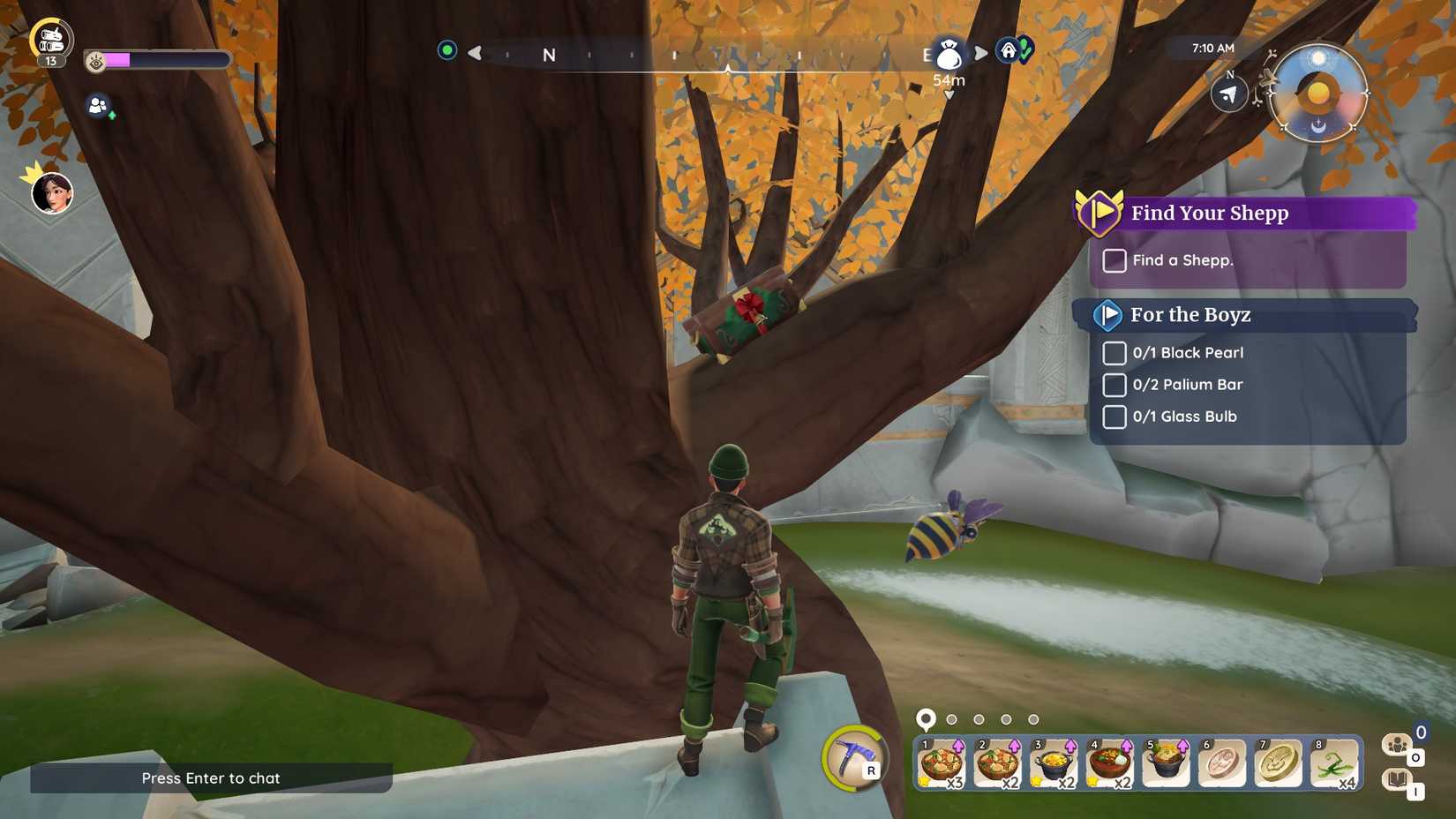Image resolution: width=1456 pixels, height=819 pixels.
Task: Collapse the For the Boyz quest entry
Action: pyautogui.click(x=1110, y=315)
